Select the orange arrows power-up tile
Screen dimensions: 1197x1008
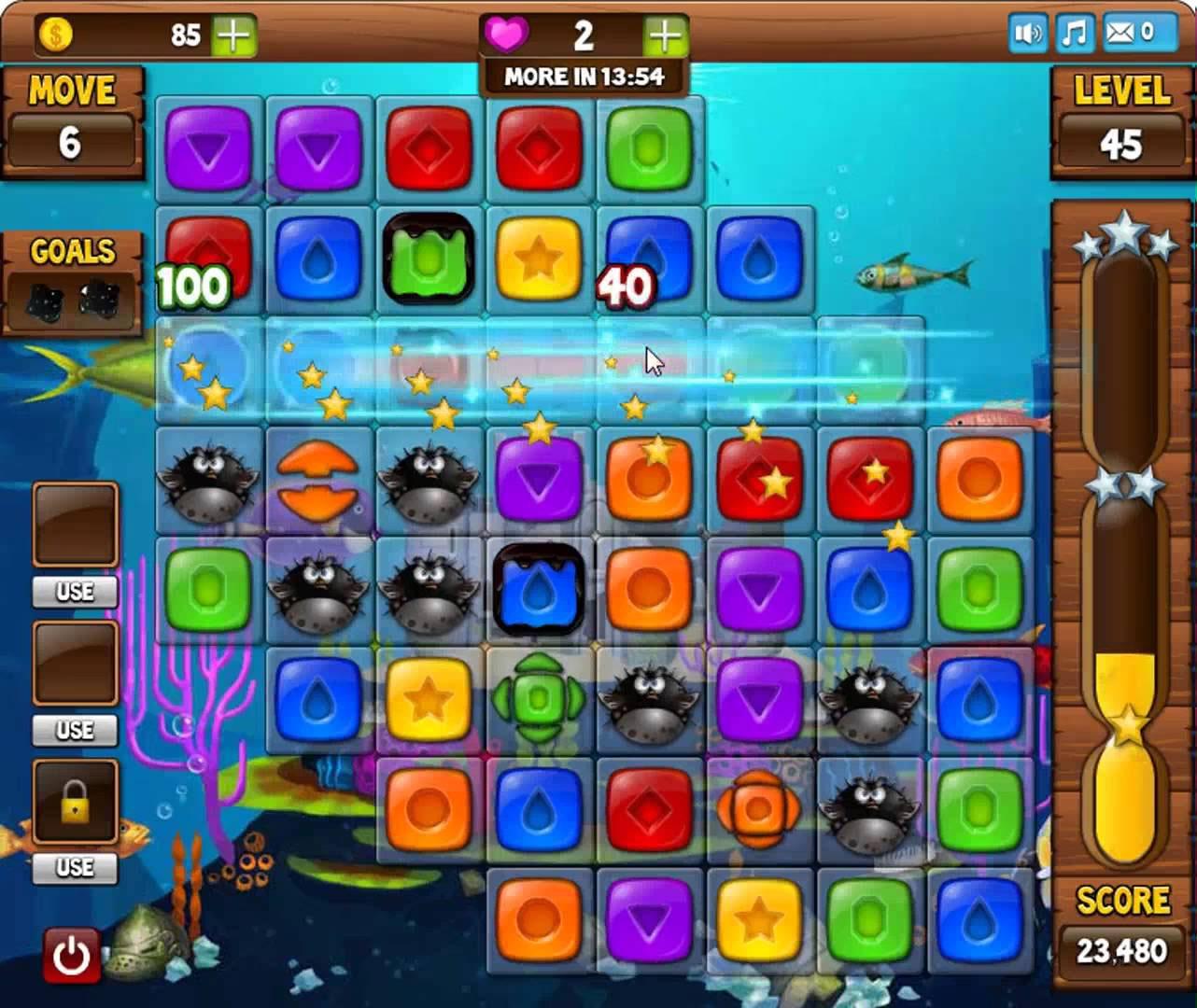317,481
